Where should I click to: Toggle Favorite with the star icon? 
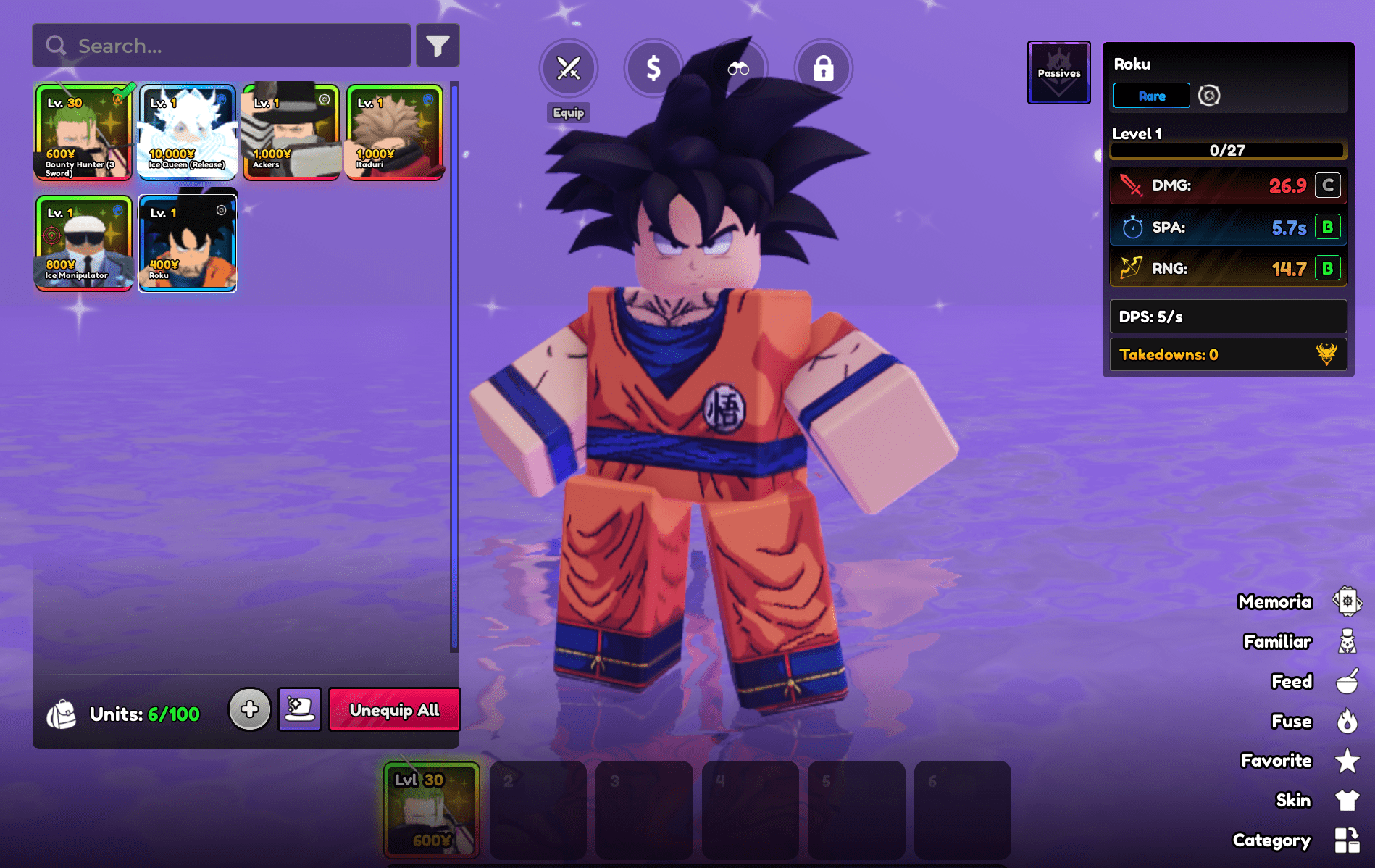coord(1346,761)
